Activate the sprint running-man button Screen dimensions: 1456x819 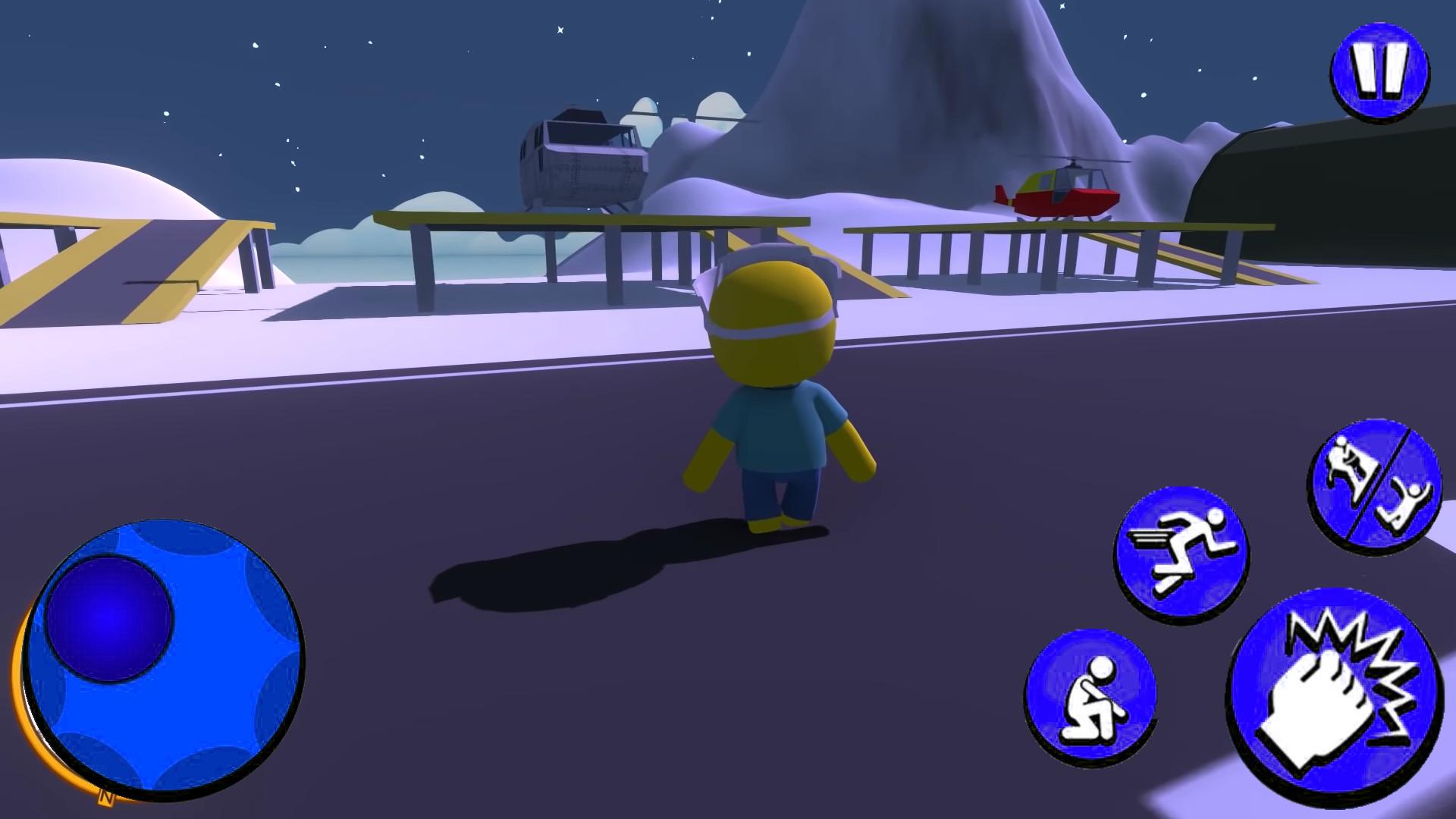[x=1181, y=555]
